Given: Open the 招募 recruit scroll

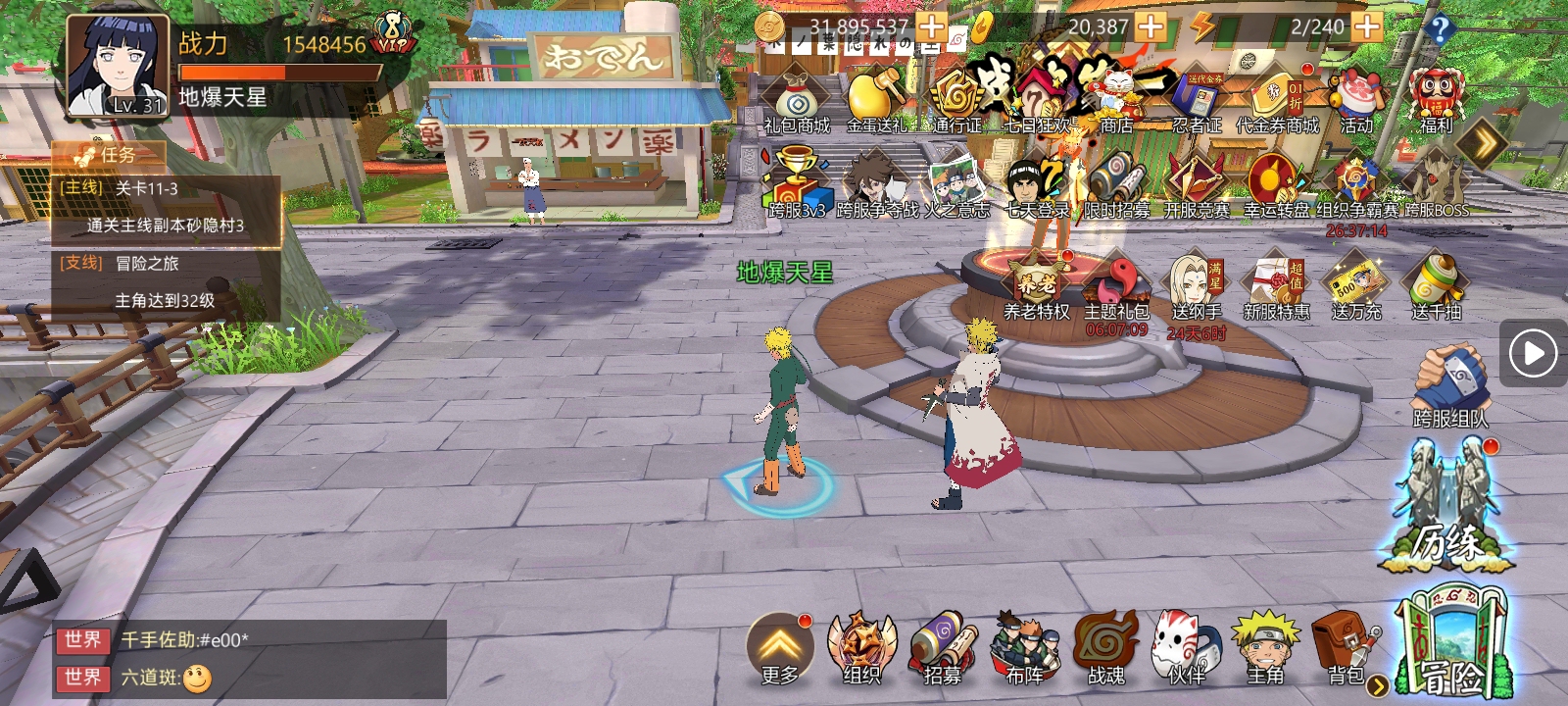Looking at the screenshot, I should pos(942,645).
